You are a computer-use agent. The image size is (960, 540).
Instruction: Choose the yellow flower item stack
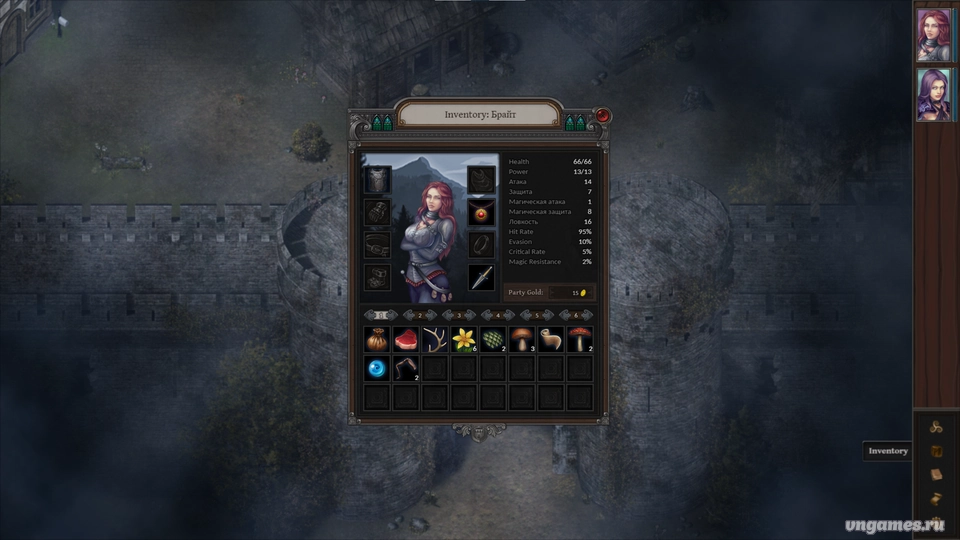pyautogui.click(x=464, y=340)
